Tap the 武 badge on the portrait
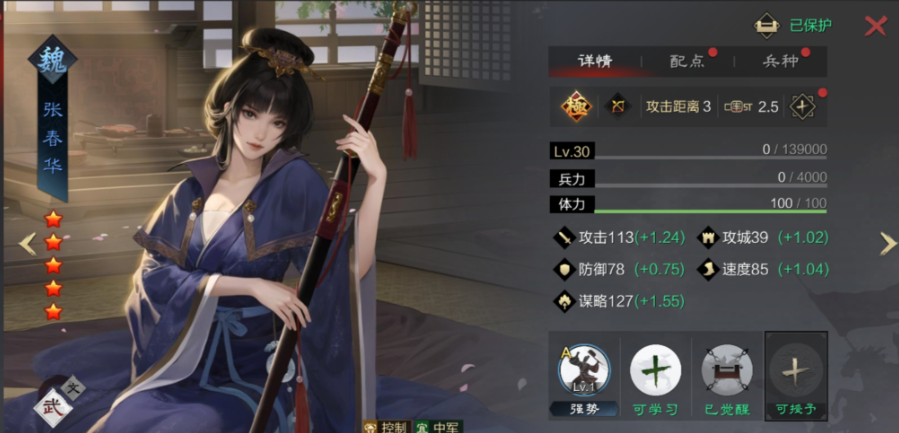Screen dimensions: 899x433 [50, 407]
